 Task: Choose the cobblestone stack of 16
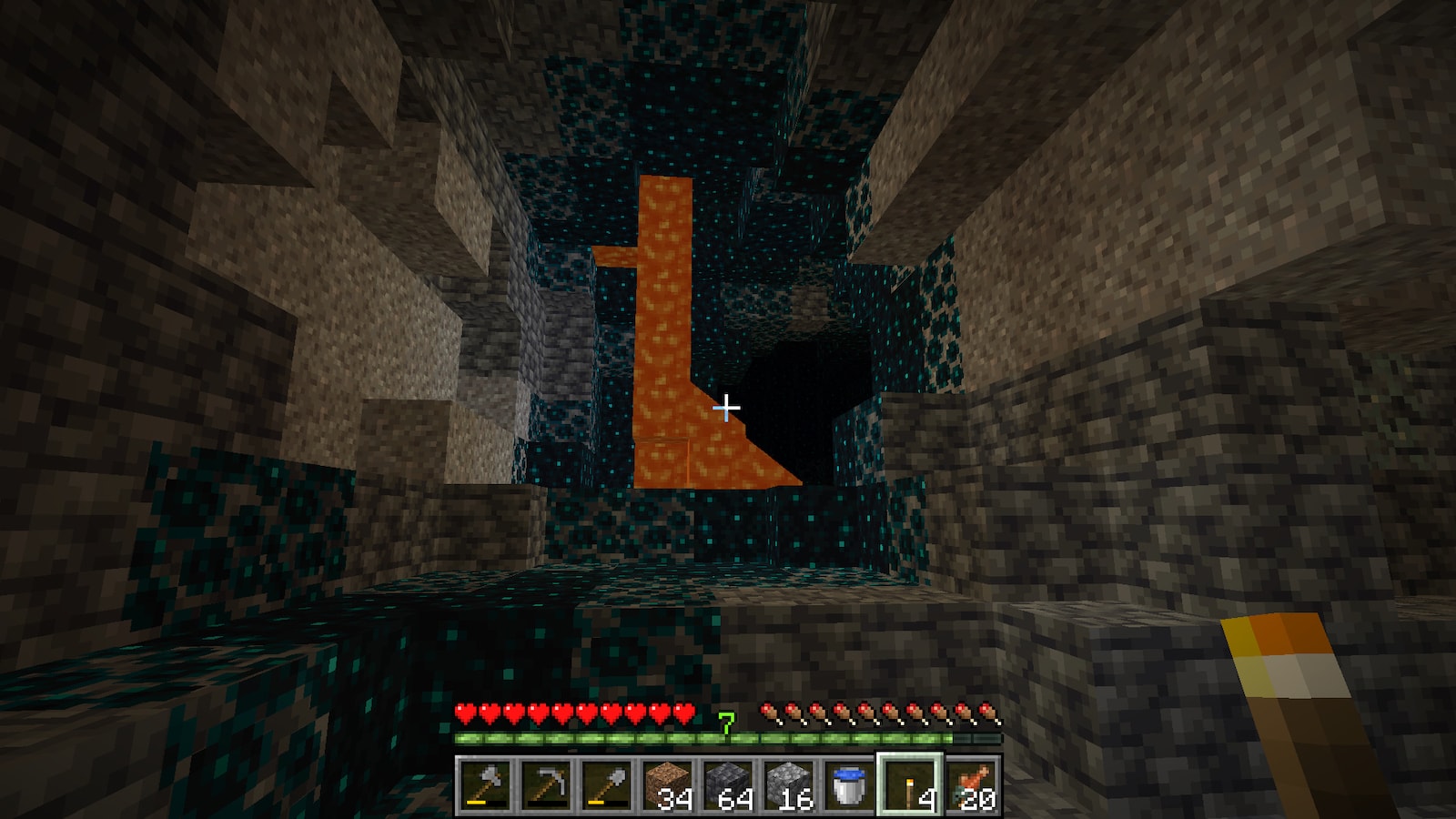click(x=789, y=784)
